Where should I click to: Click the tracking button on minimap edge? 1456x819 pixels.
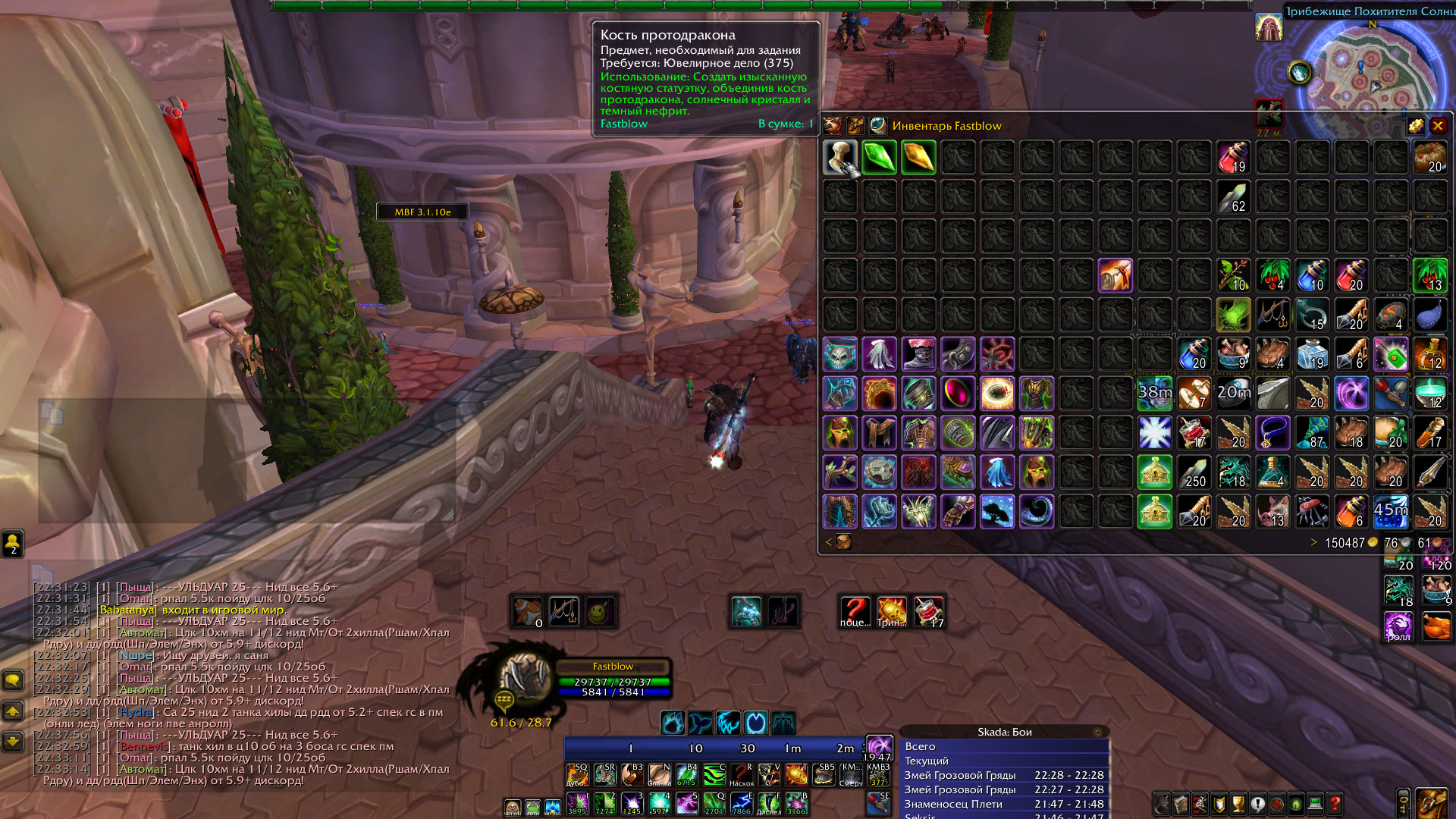coord(1300,73)
